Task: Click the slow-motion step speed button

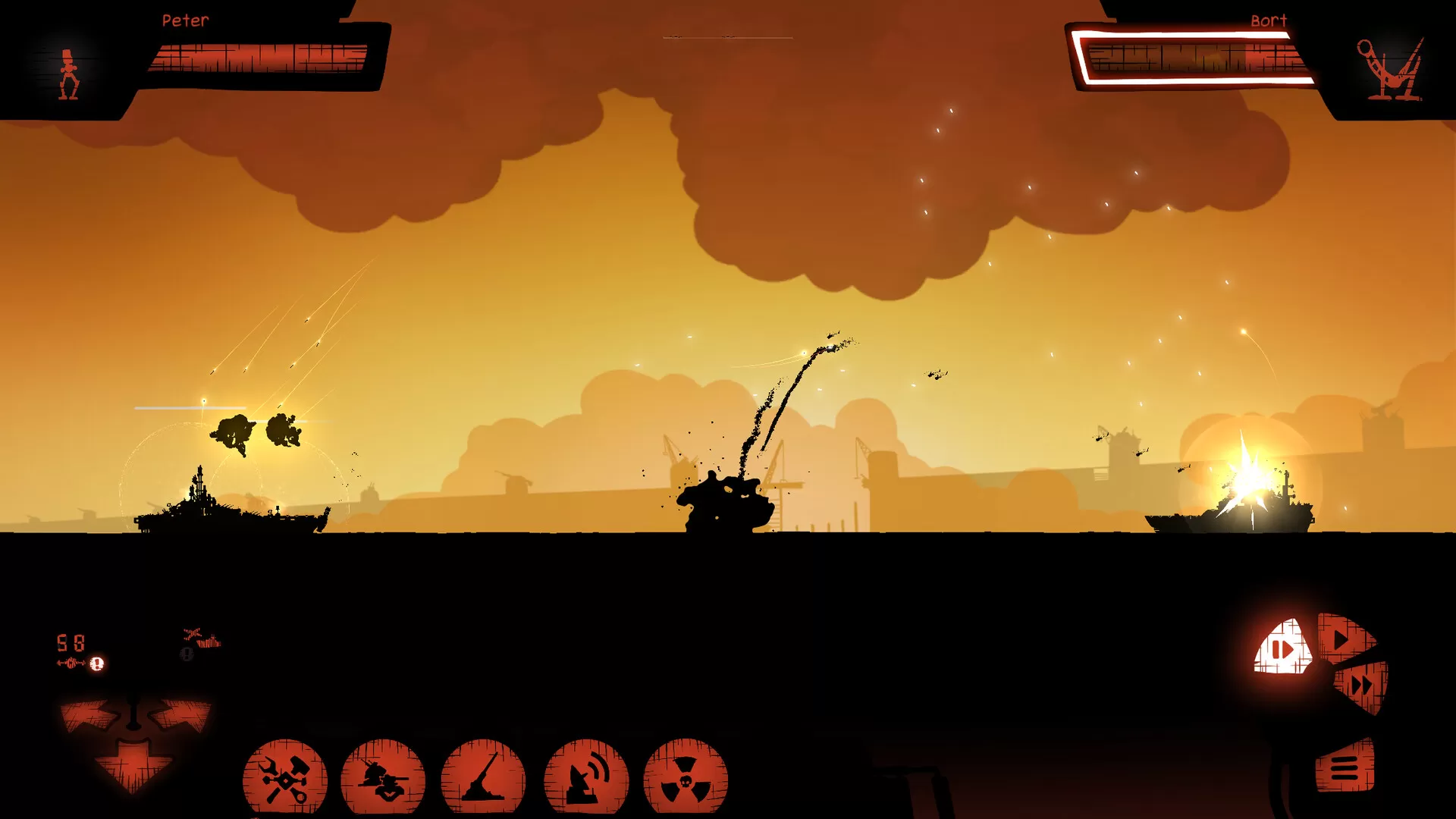Action: 1283,649
